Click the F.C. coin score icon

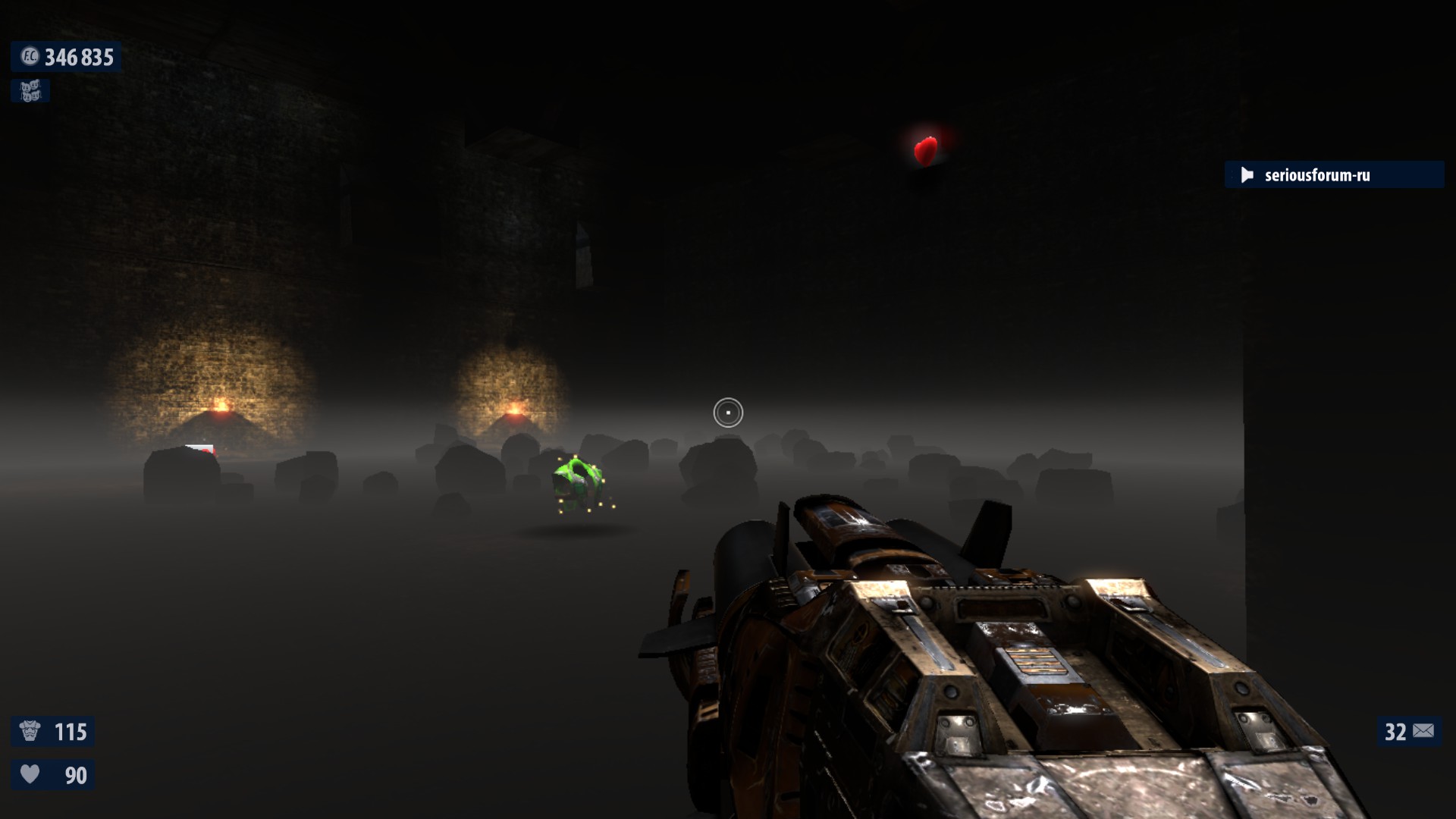coord(29,57)
